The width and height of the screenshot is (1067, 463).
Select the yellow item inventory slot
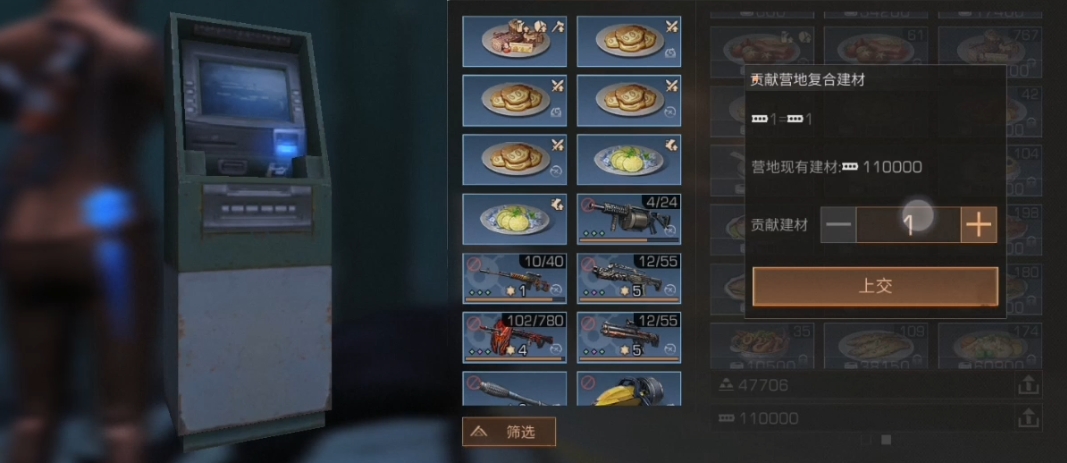[629, 390]
